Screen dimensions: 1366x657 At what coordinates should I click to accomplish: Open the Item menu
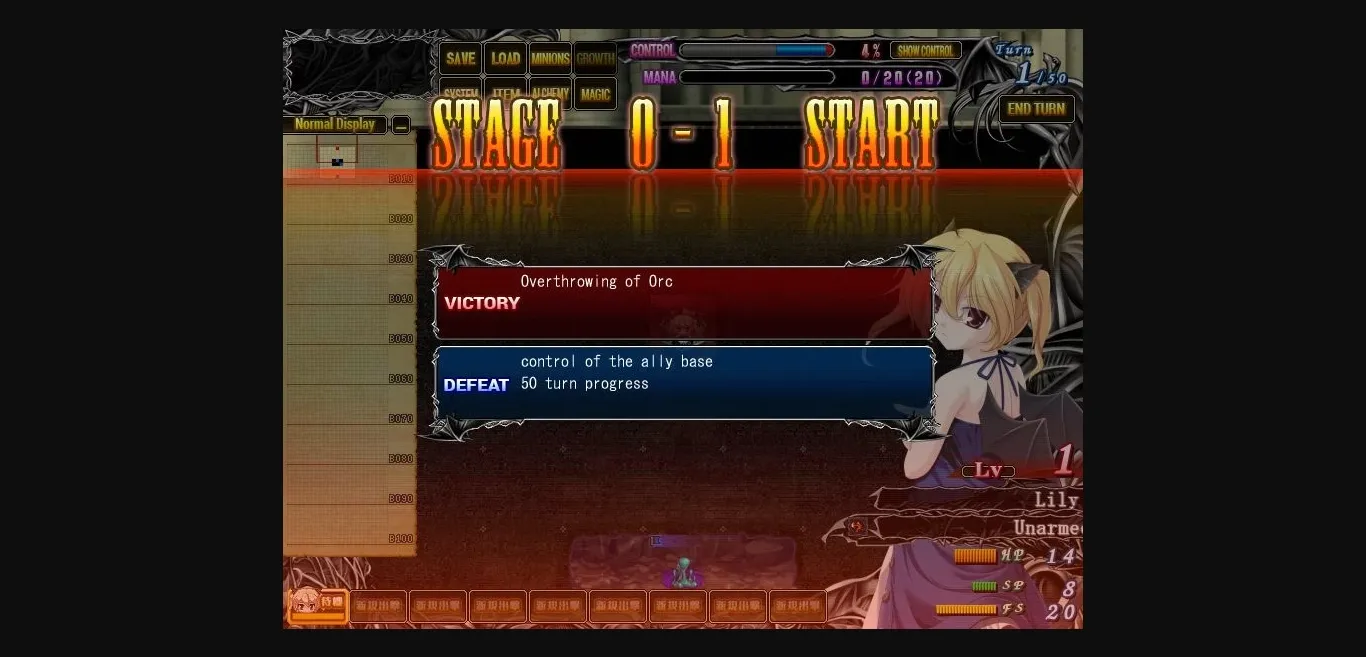click(x=505, y=94)
